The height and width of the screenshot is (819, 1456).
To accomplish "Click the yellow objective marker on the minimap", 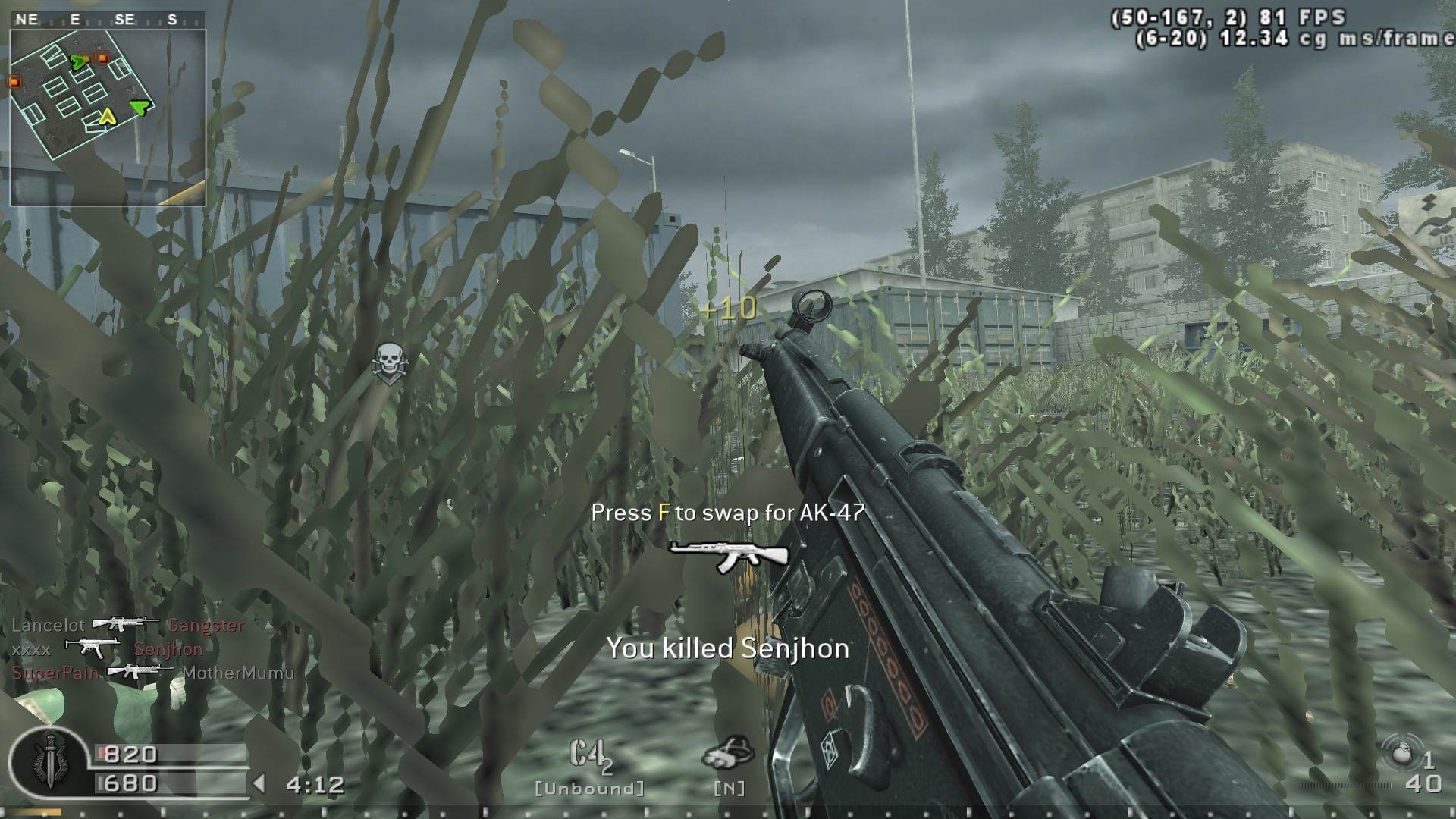I will (107, 117).
